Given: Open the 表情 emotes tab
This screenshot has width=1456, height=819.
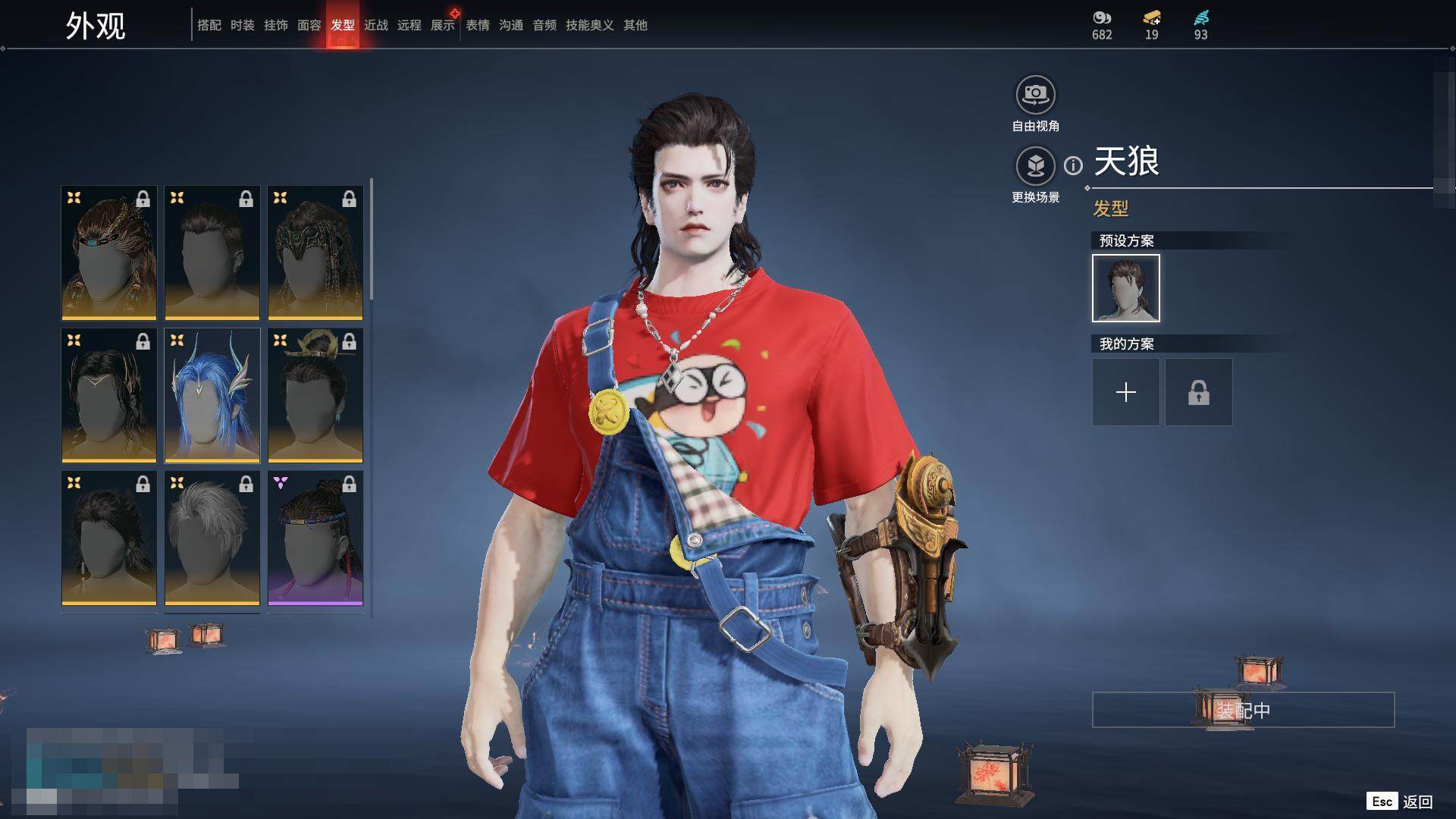Looking at the screenshot, I should 478,25.
